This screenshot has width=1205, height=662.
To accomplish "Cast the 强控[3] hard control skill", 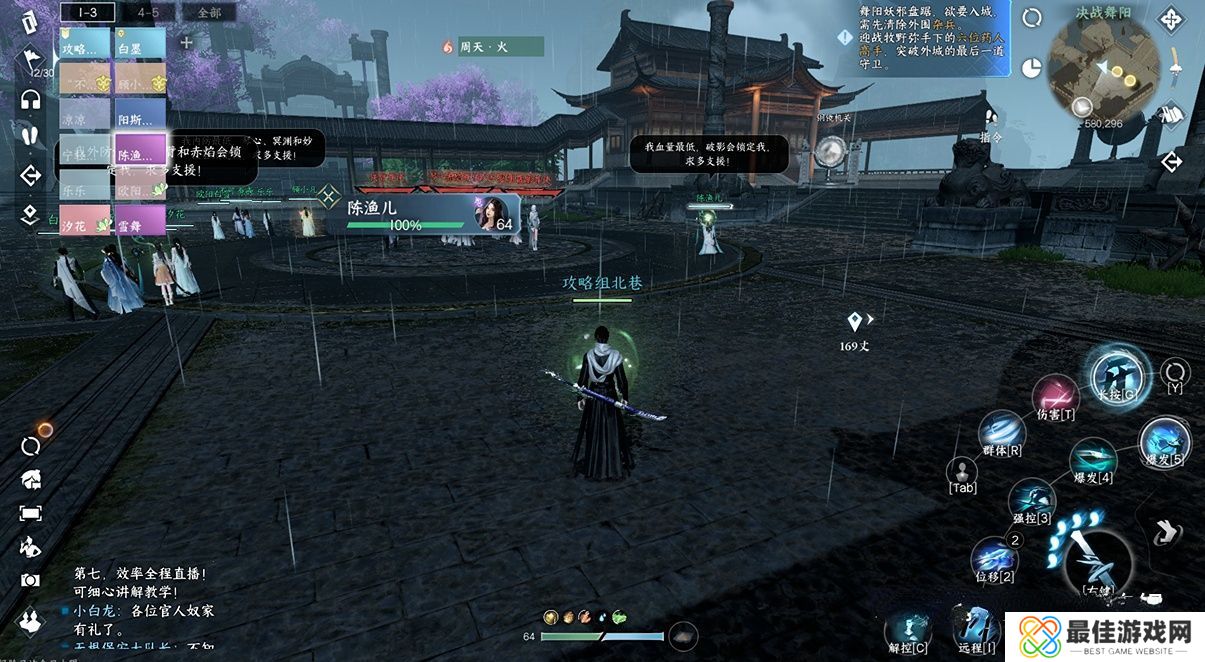I will (x=1031, y=497).
